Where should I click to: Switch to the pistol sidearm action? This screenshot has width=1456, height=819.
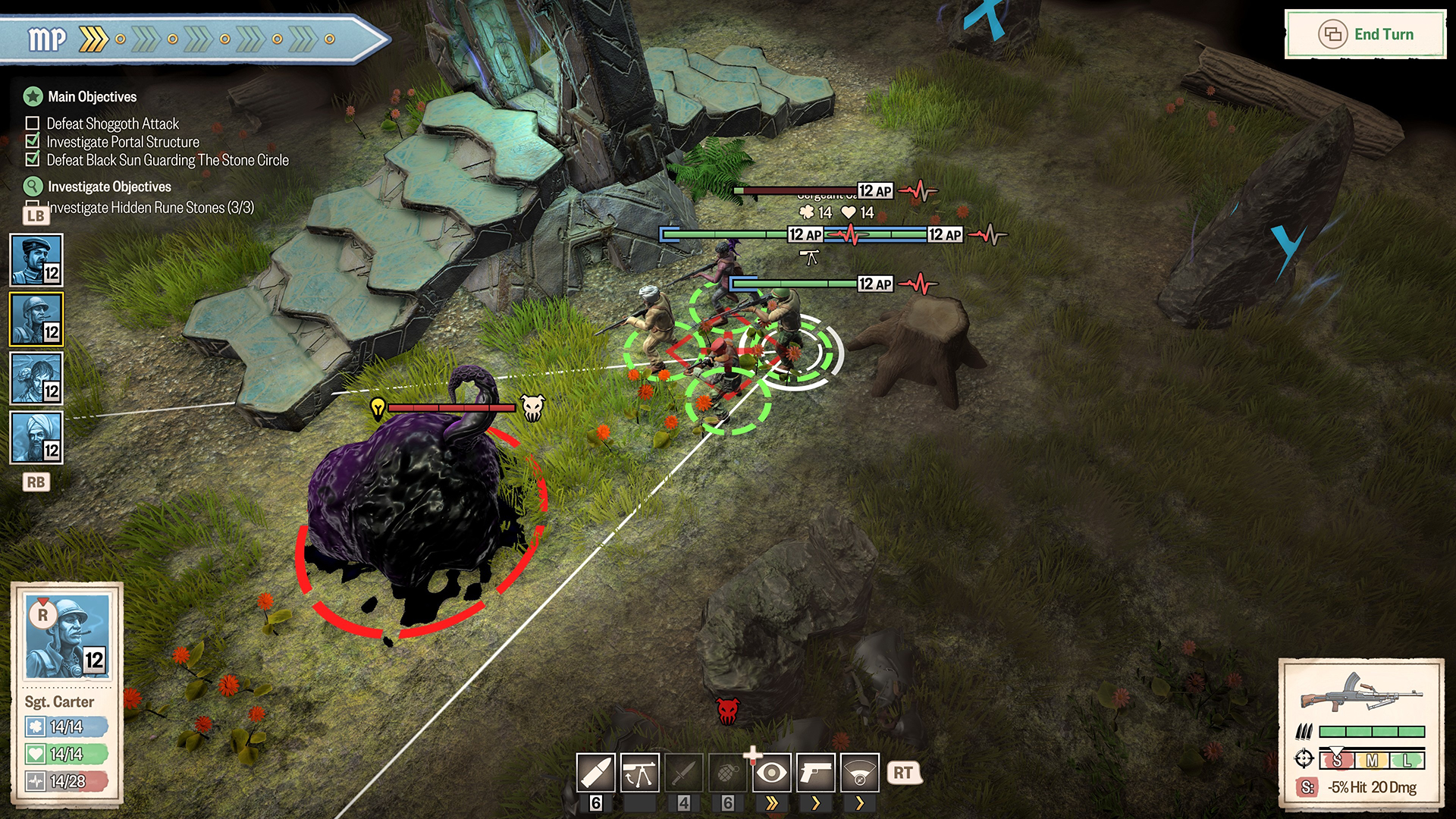816,773
